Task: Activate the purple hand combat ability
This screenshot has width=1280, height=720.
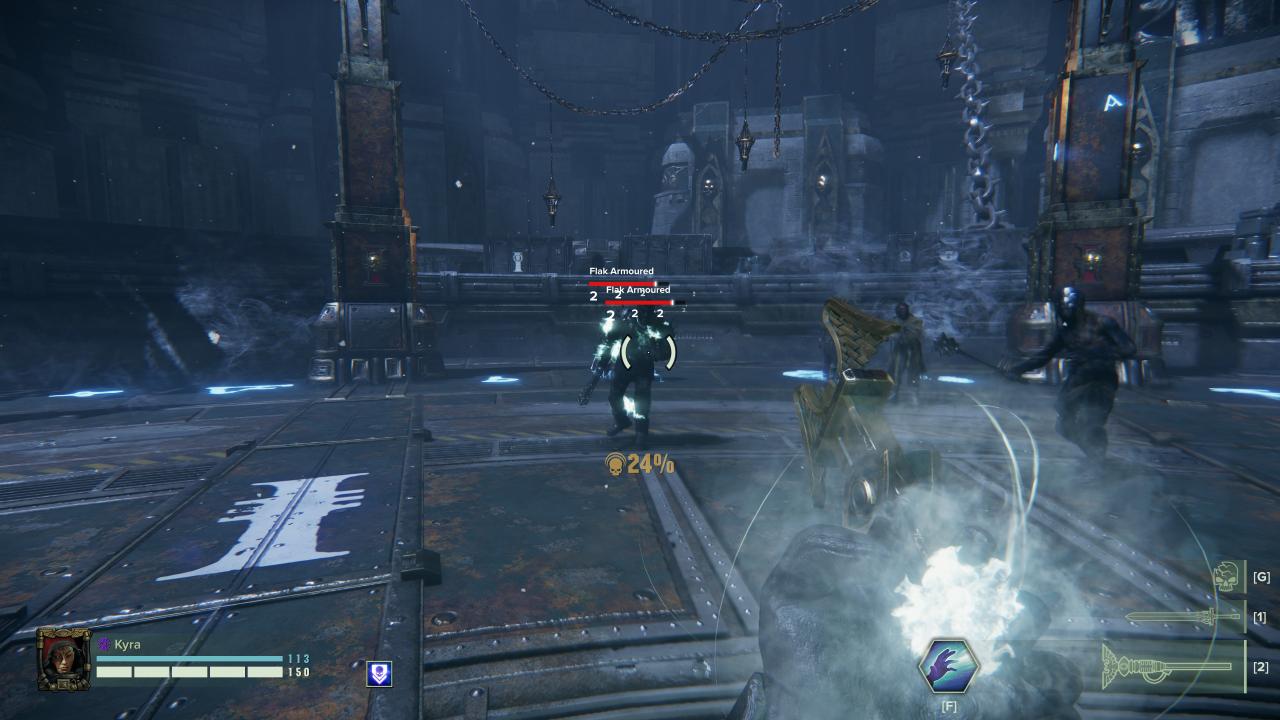Action: pyautogui.click(x=948, y=665)
